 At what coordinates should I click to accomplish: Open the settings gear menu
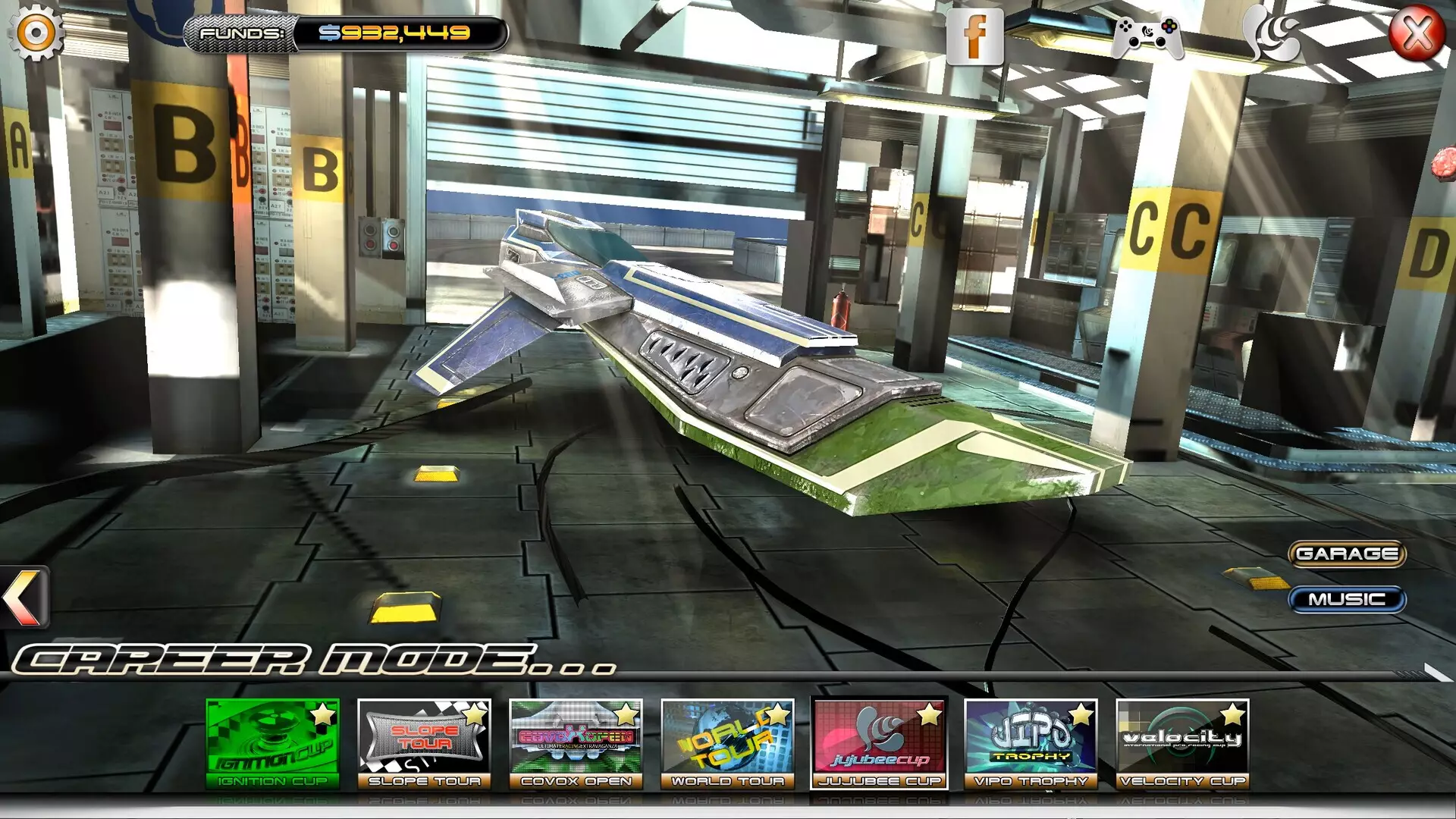(x=35, y=32)
